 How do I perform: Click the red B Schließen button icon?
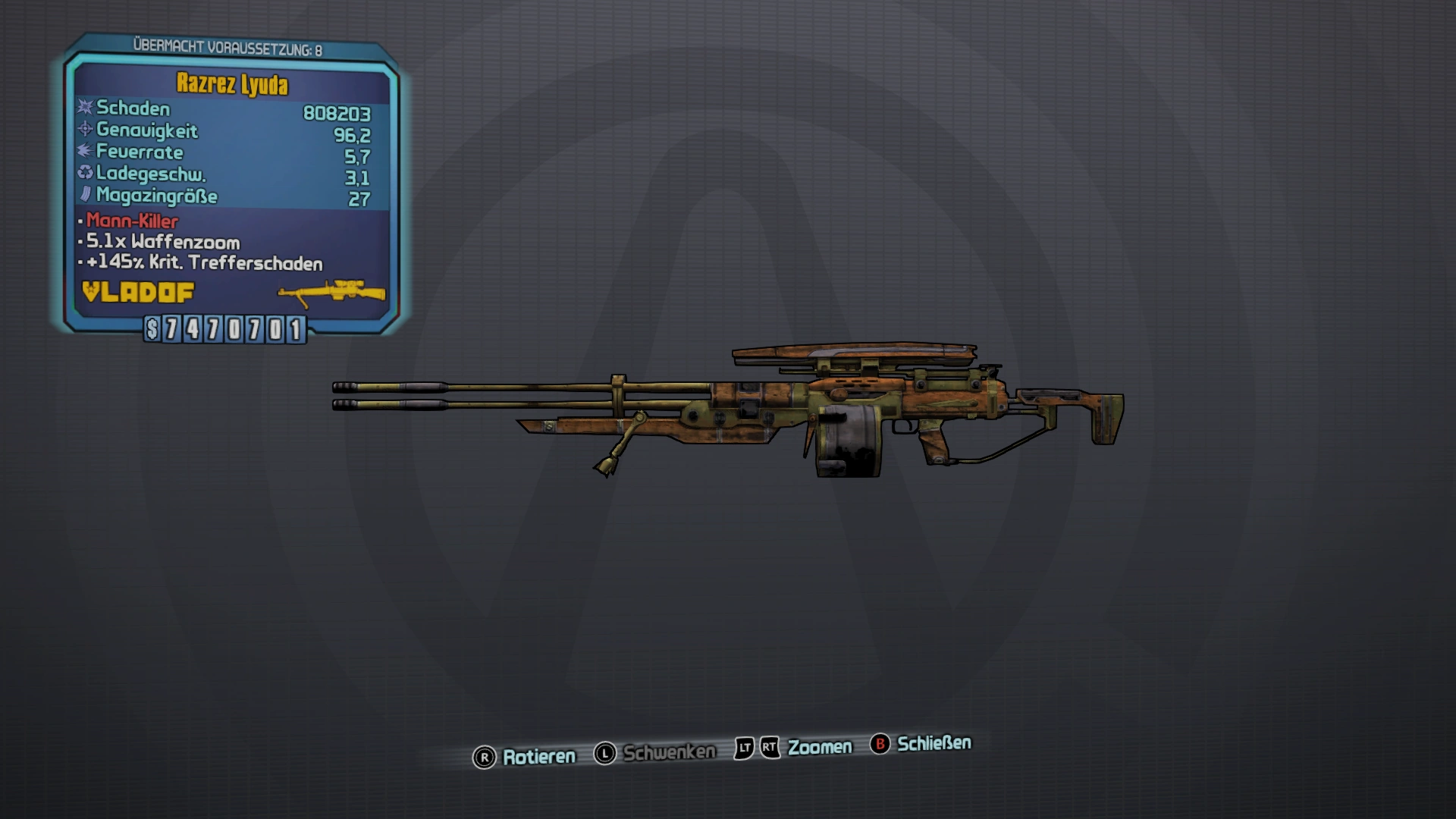pos(880,744)
